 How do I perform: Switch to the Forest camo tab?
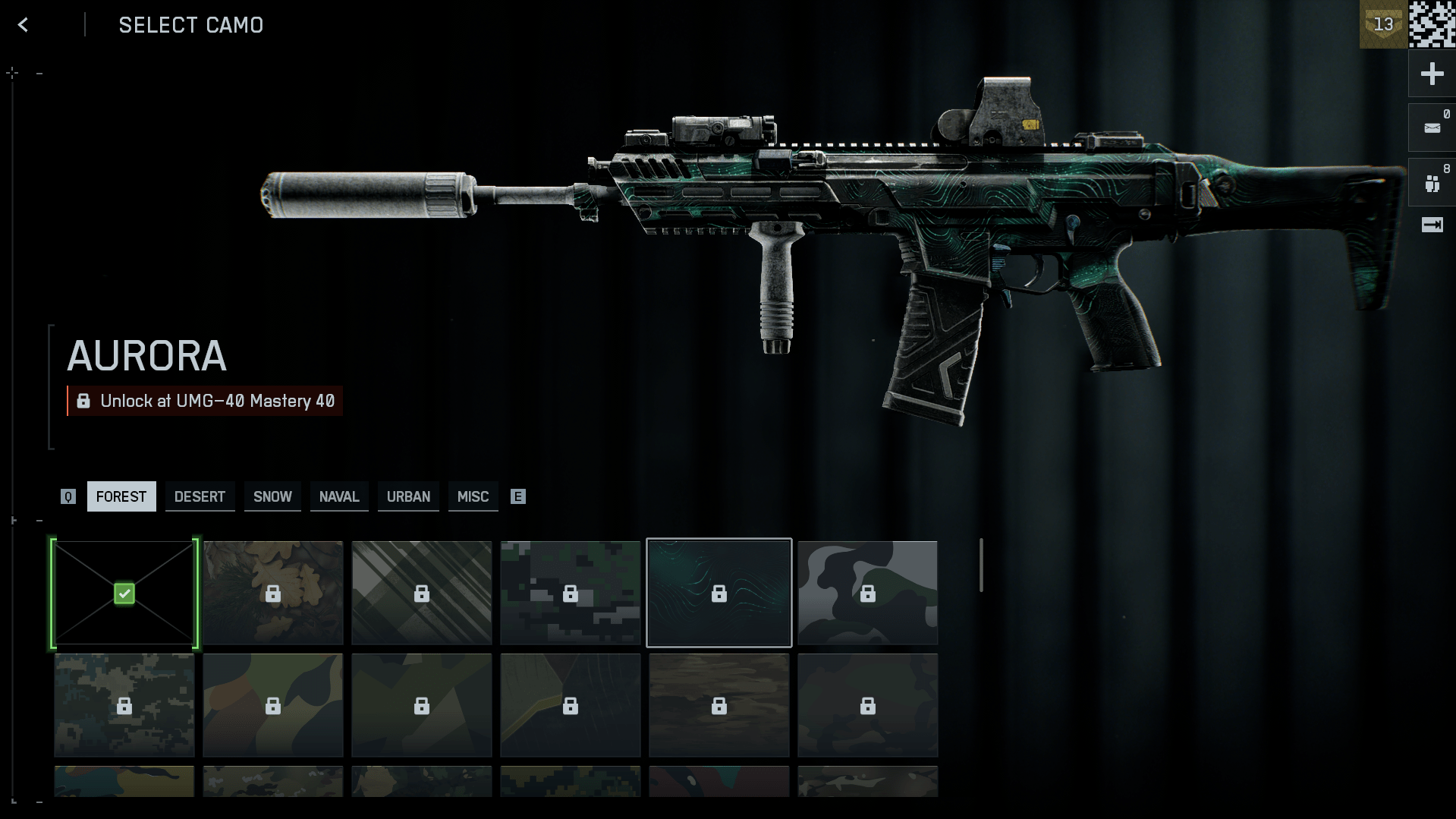pyautogui.click(x=121, y=496)
